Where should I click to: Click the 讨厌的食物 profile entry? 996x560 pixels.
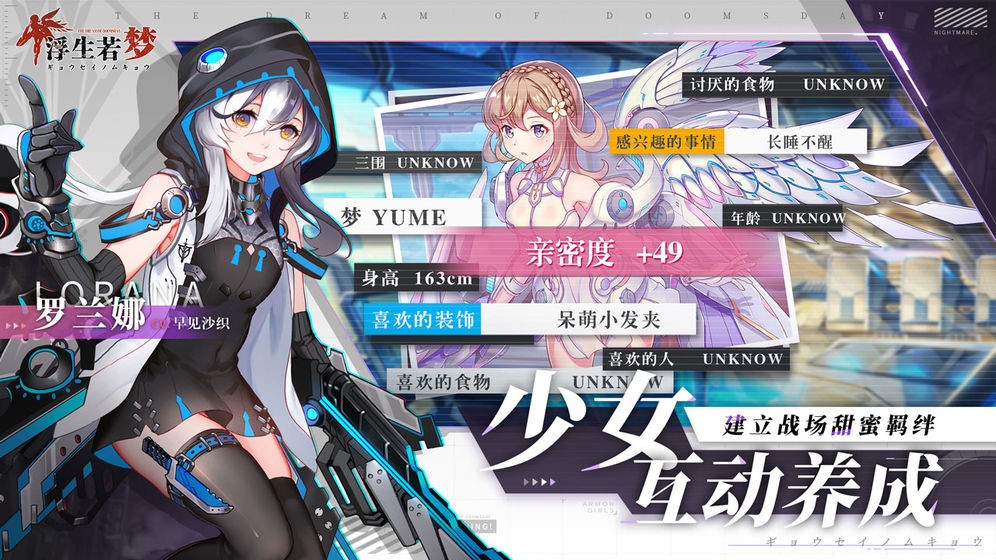(x=787, y=85)
